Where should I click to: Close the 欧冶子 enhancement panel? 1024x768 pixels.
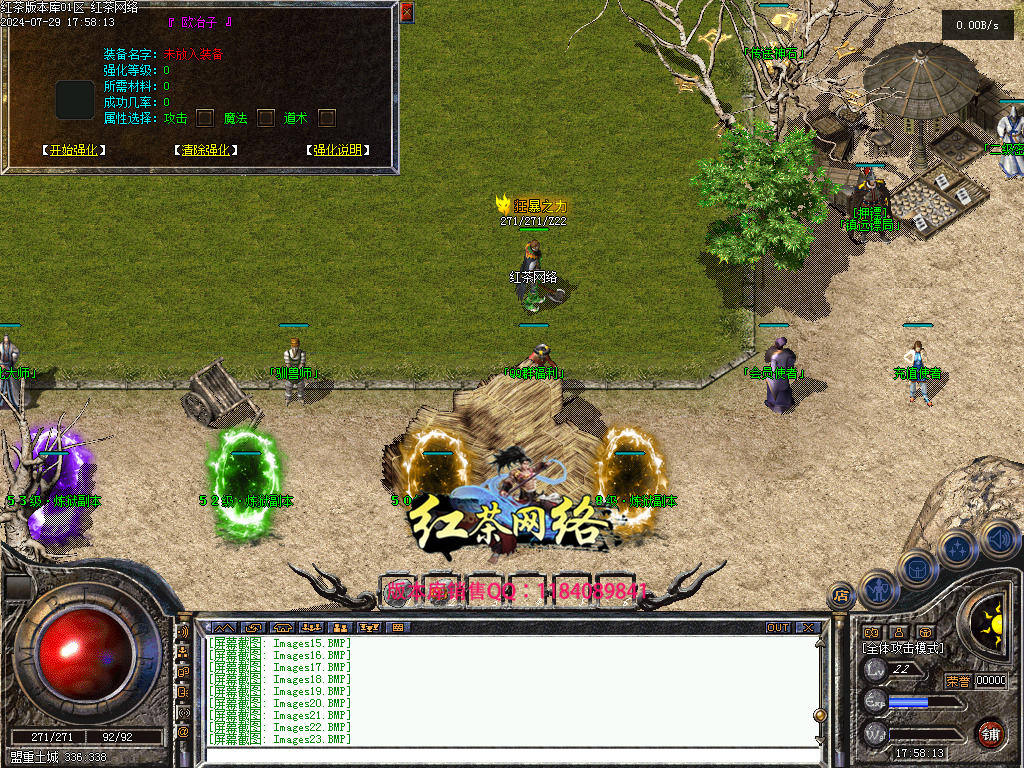[x=406, y=12]
